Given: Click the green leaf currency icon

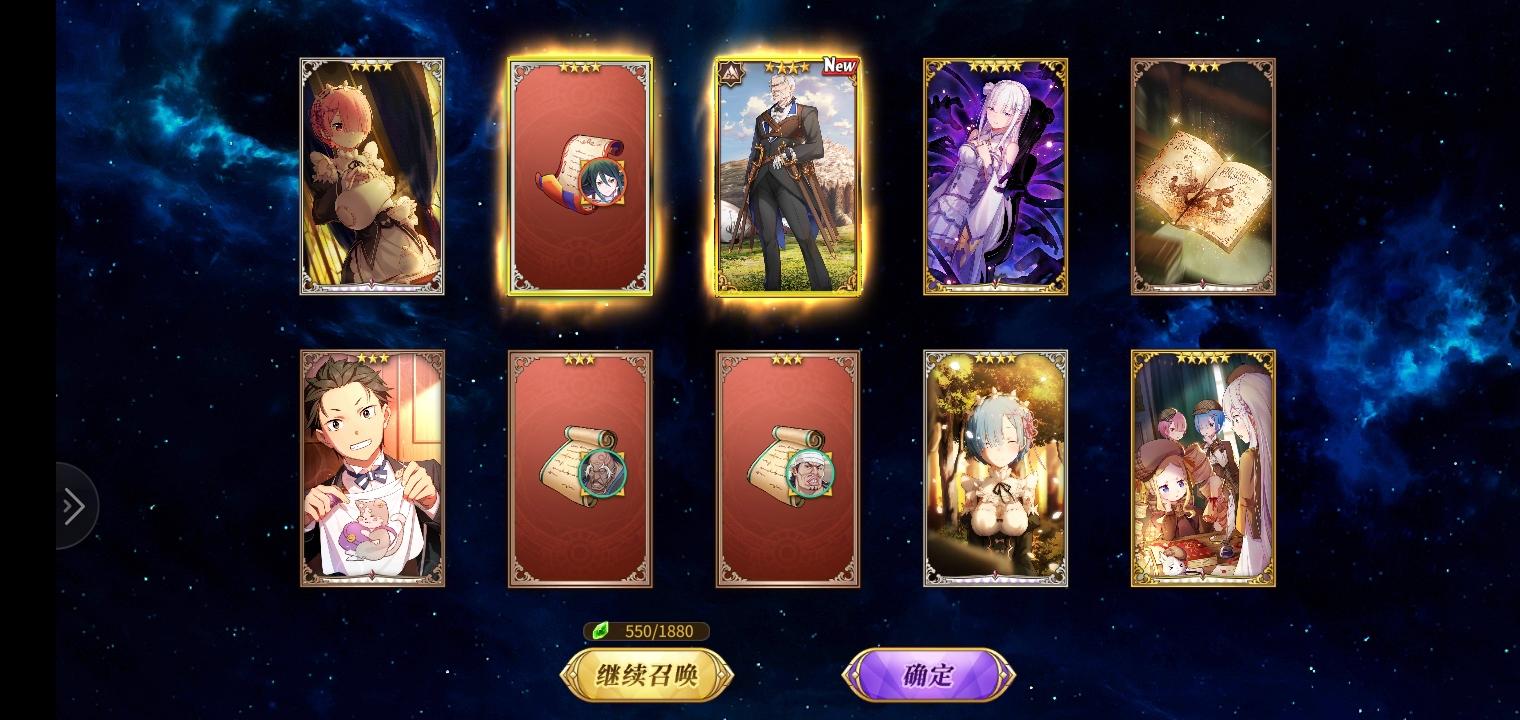Looking at the screenshot, I should 601,631.
